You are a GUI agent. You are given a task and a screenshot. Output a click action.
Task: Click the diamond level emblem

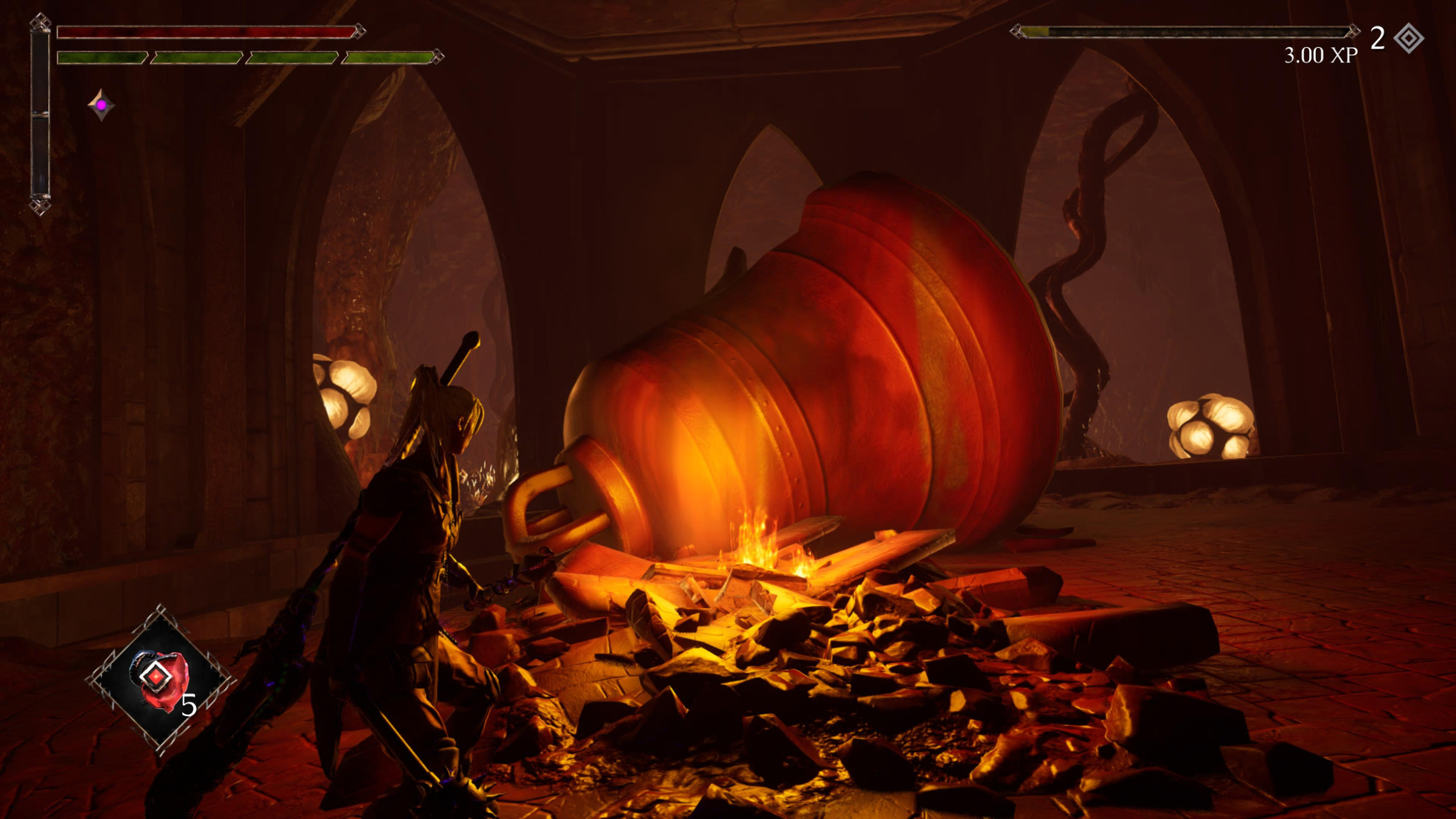(1408, 38)
